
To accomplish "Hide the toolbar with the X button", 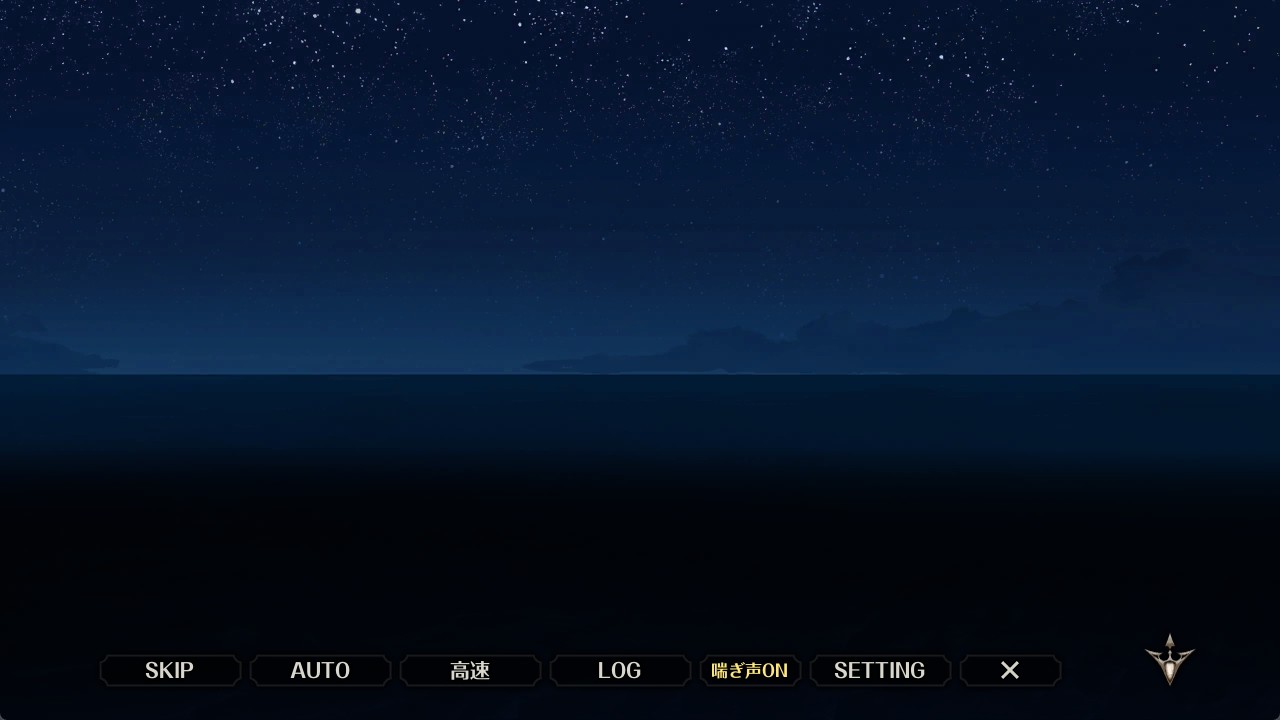I will click(x=1010, y=670).
